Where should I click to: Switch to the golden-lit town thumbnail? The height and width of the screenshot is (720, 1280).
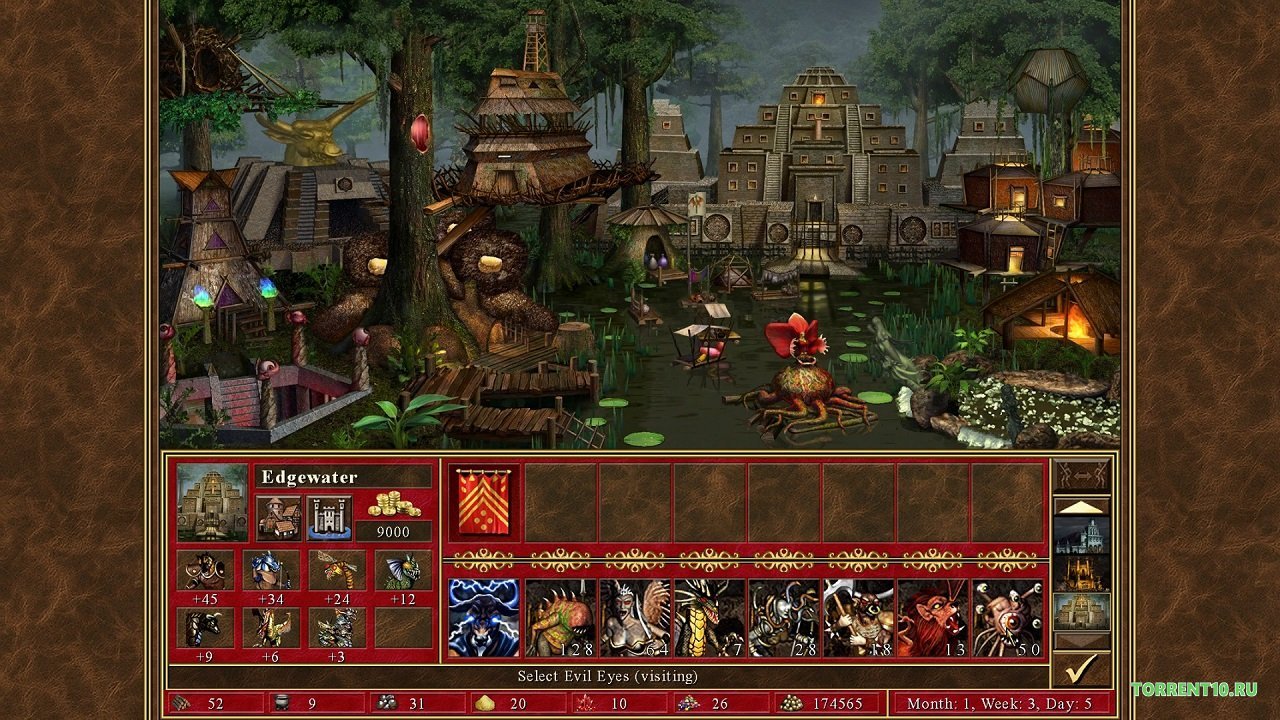point(1082,573)
